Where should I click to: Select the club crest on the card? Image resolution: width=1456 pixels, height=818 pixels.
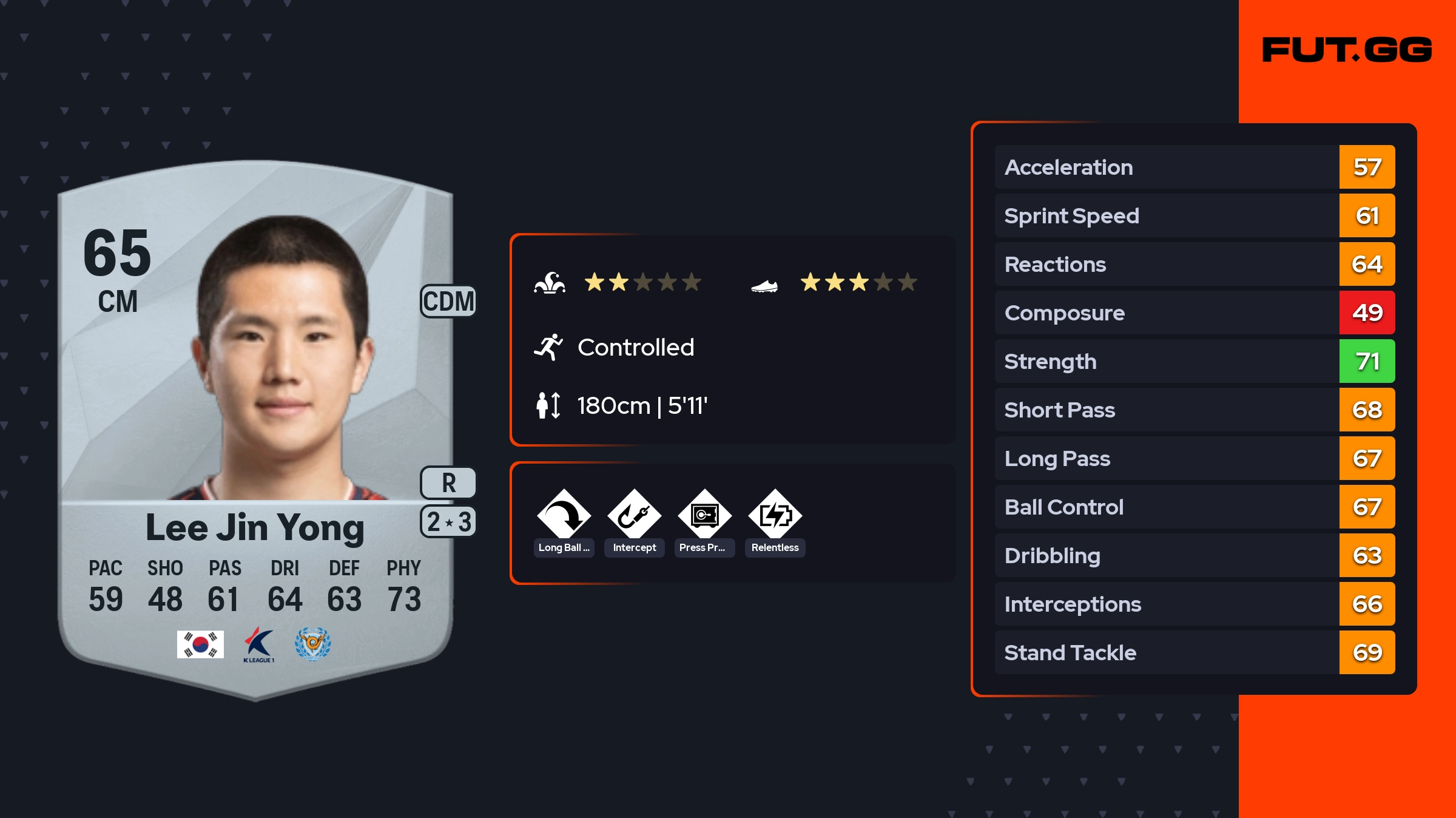coord(313,644)
